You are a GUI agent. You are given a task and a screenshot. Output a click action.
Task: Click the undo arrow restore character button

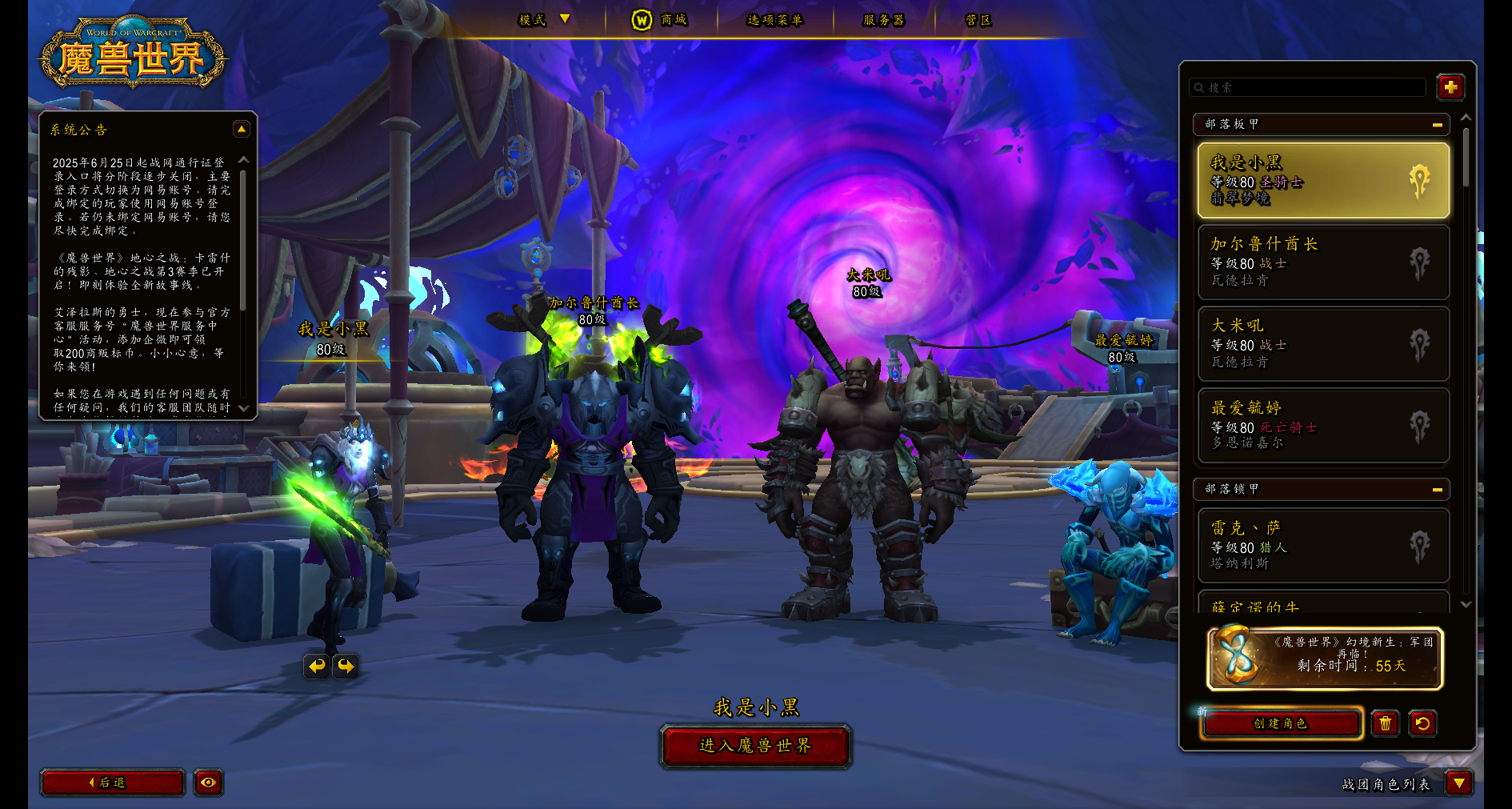click(1422, 723)
